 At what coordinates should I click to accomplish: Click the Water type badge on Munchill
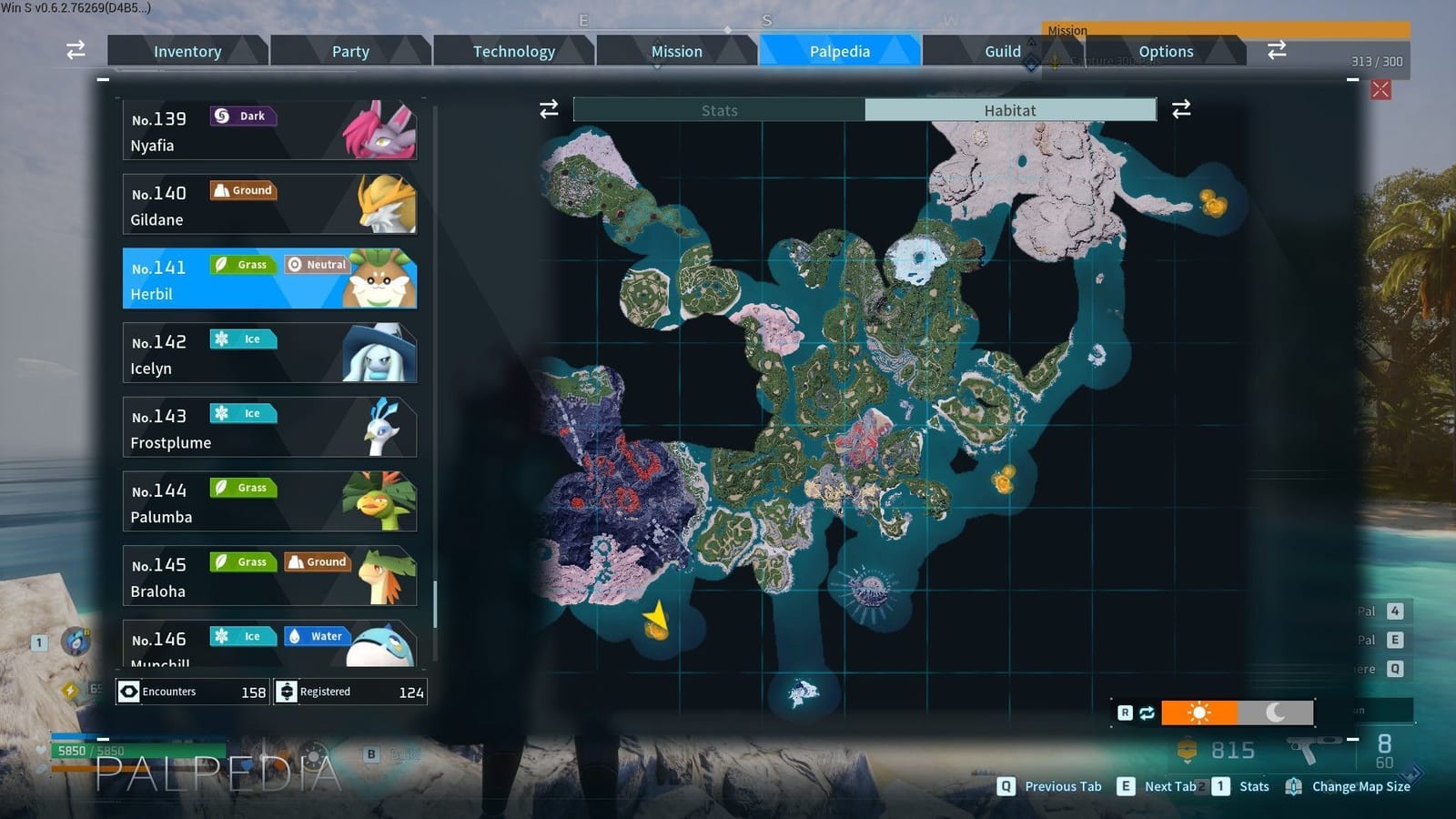click(317, 635)
